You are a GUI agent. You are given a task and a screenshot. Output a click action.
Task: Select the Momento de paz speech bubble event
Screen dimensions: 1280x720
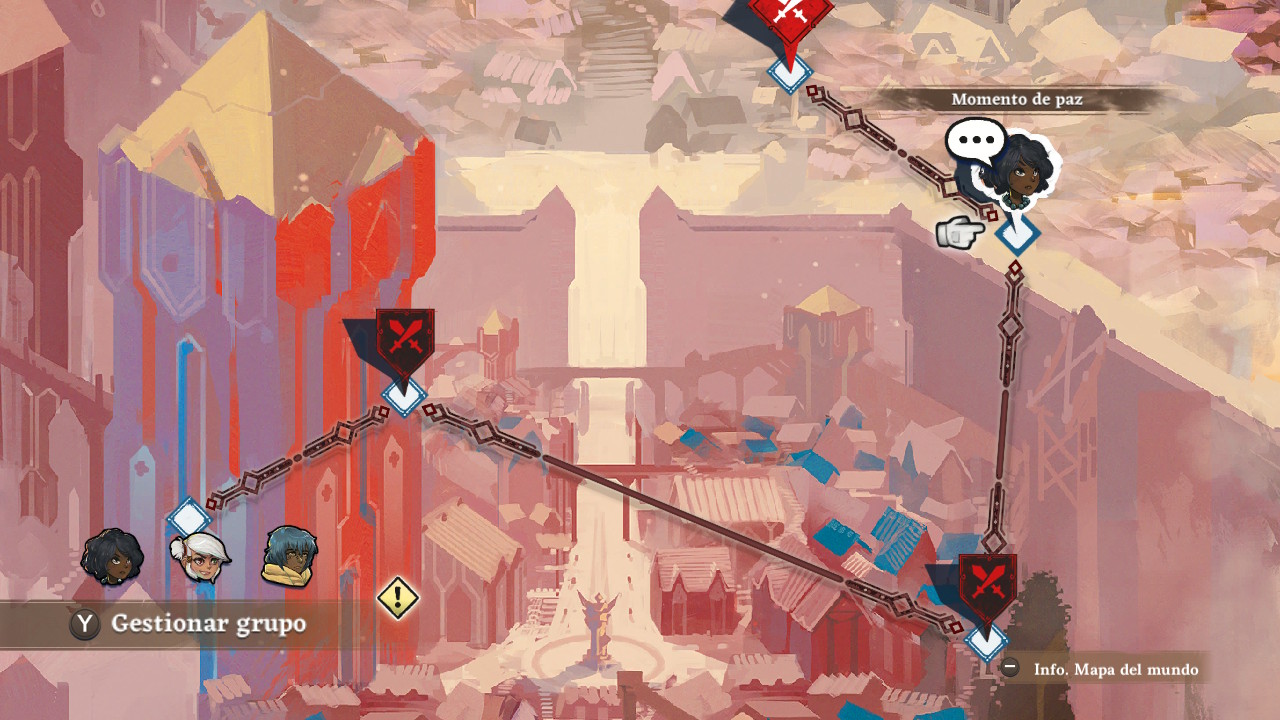[975, 141]
